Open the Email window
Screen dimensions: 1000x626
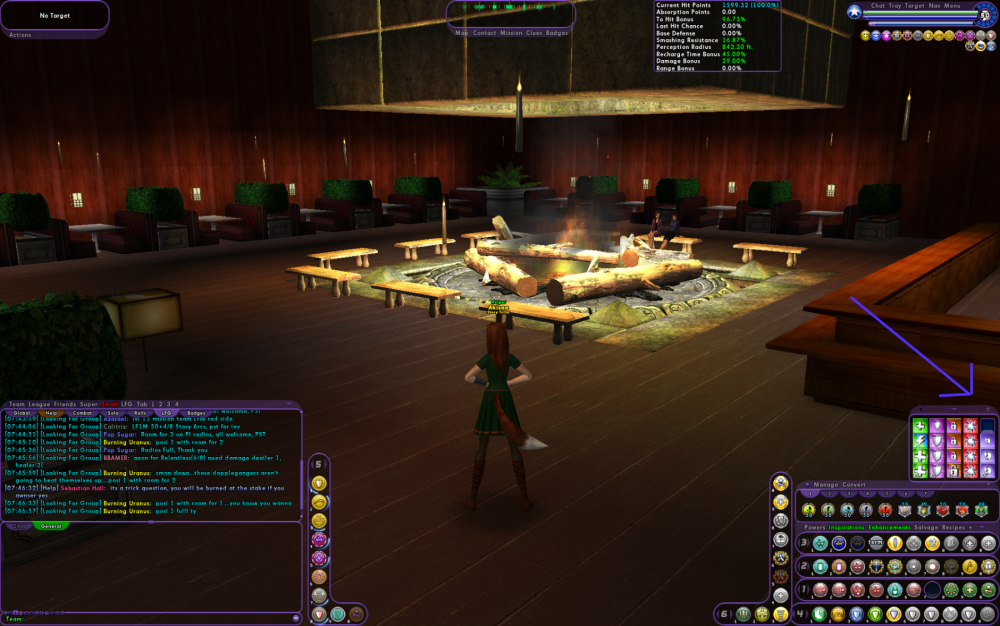[110, 404]
